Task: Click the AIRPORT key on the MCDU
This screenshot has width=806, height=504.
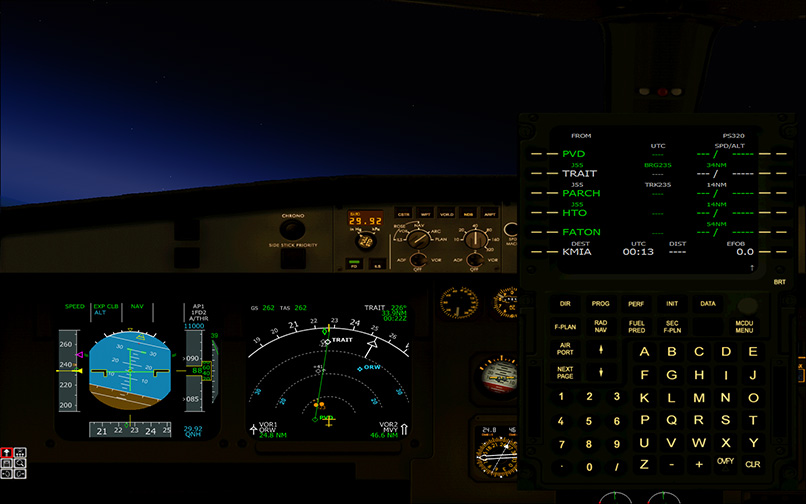Action: tap(565, 350)
